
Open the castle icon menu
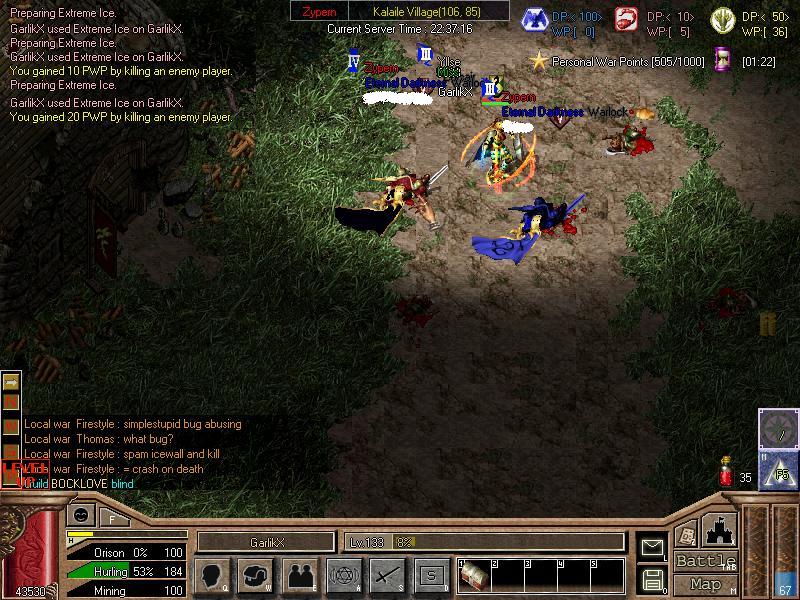pos(720,528)
